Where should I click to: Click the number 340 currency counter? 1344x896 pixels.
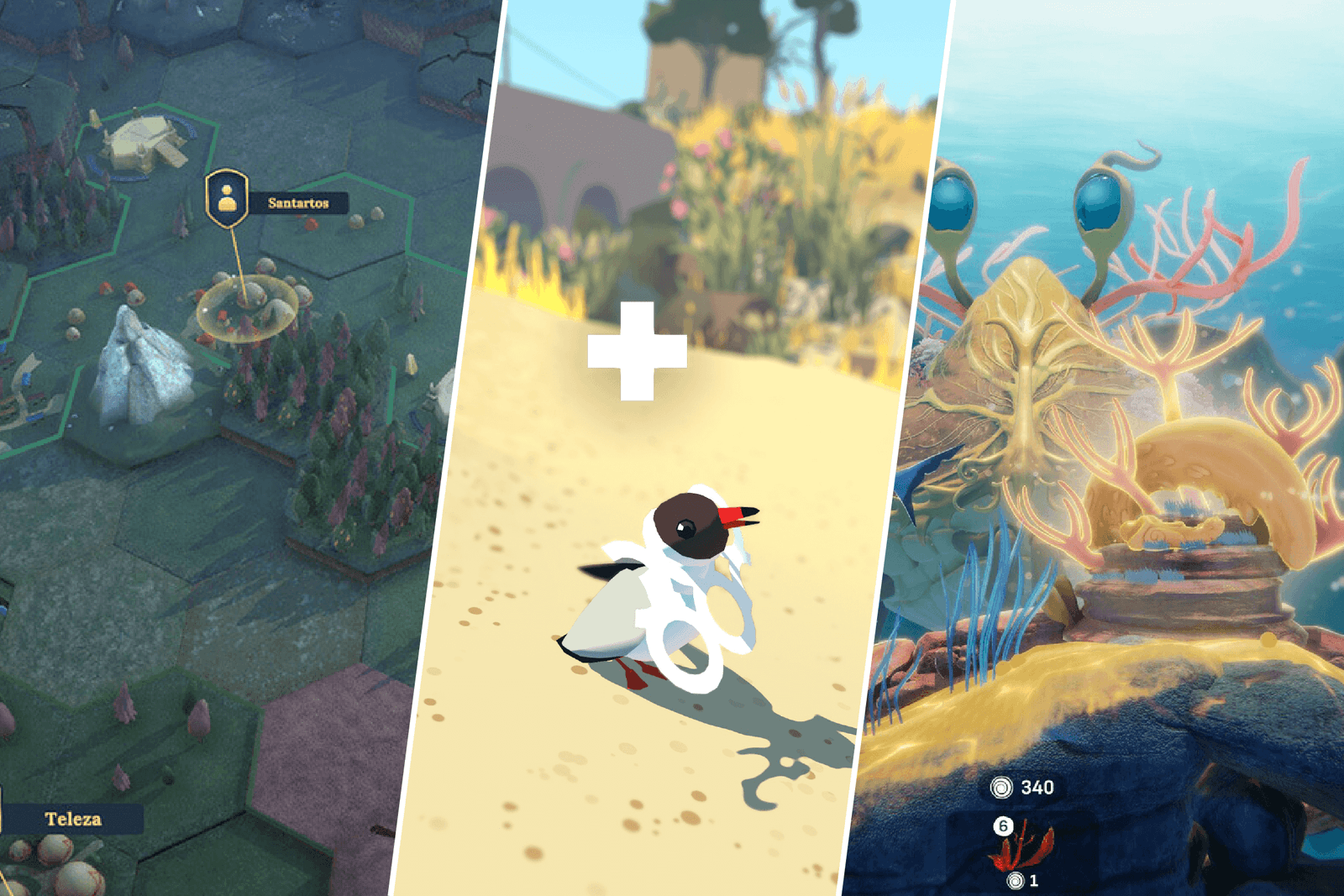[1037, 787]
